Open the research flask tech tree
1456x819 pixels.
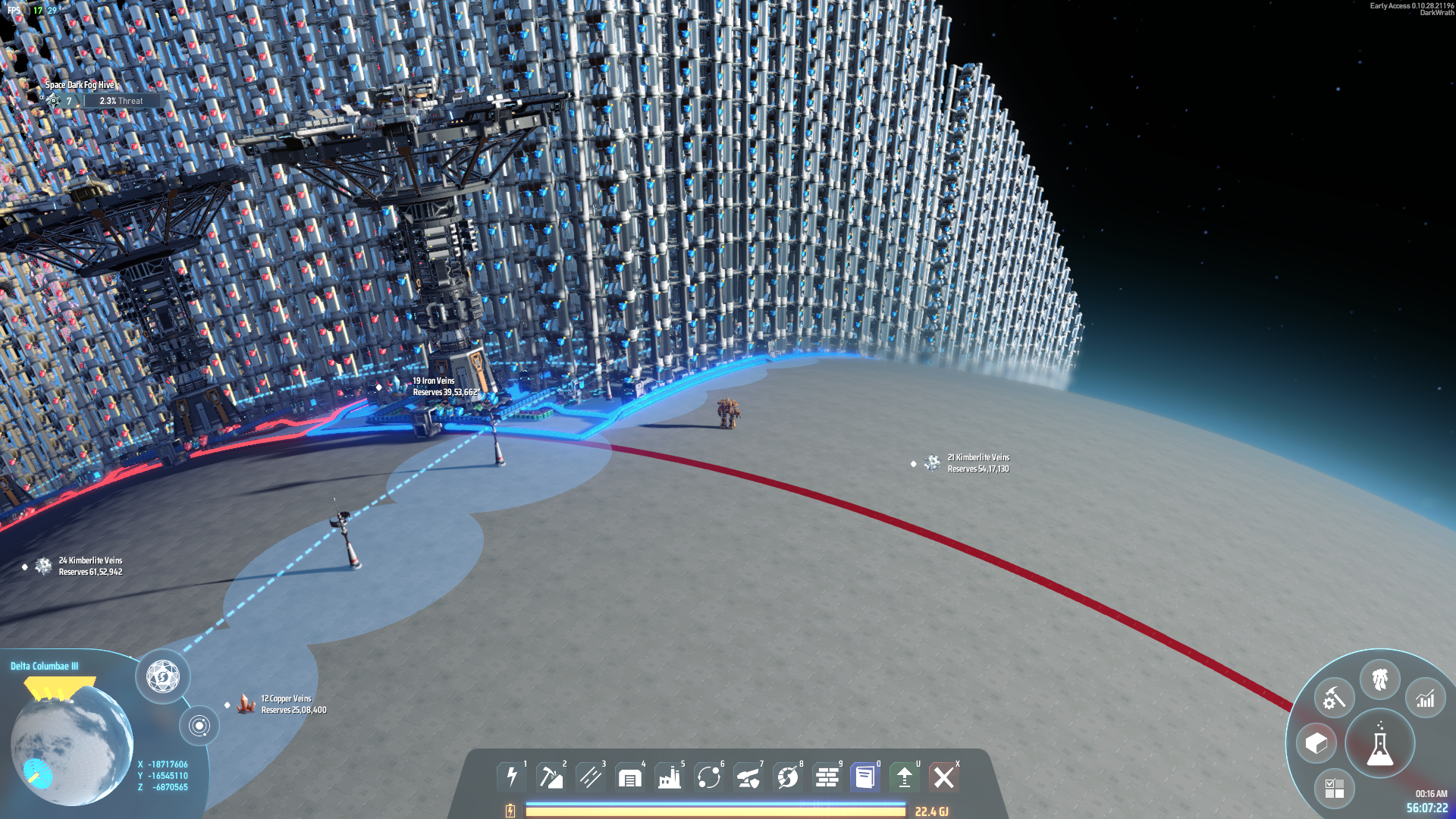point(1380,745)
